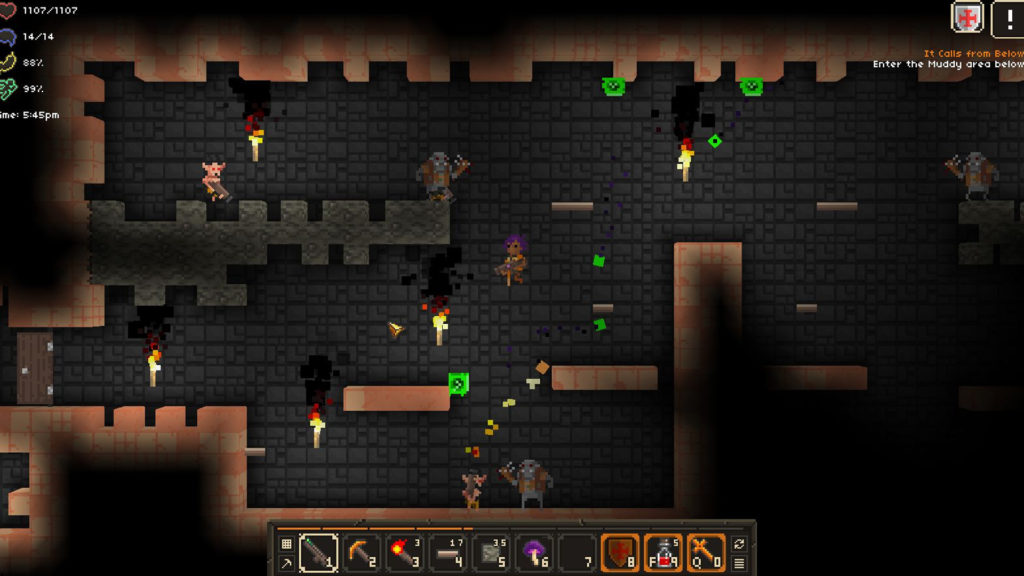Click the shield buff icon at top
1024x576 pixels.
point(967,17)
